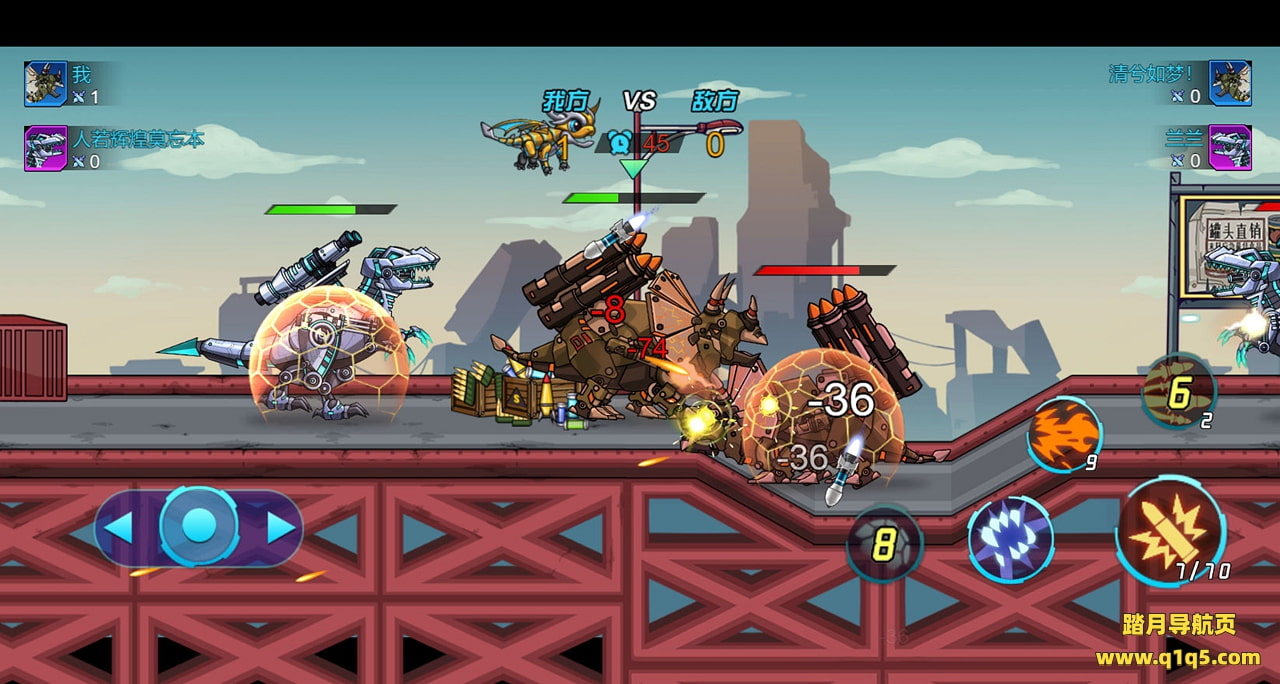Select my own player portrait "我"
The image size is (1280, 684).
(x=45, y=83)
